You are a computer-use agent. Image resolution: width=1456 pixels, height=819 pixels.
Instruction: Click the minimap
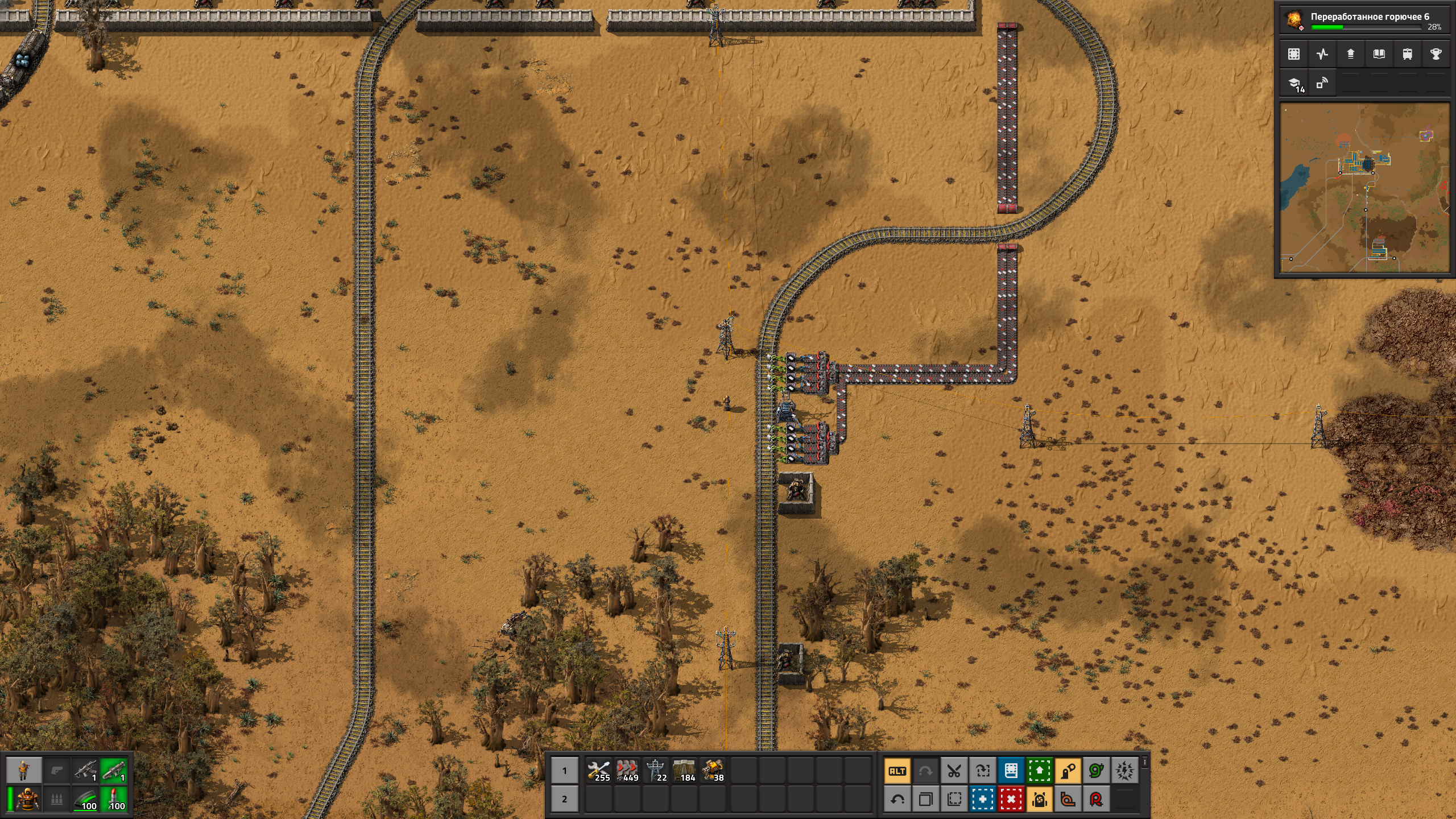pos(1364,188)
